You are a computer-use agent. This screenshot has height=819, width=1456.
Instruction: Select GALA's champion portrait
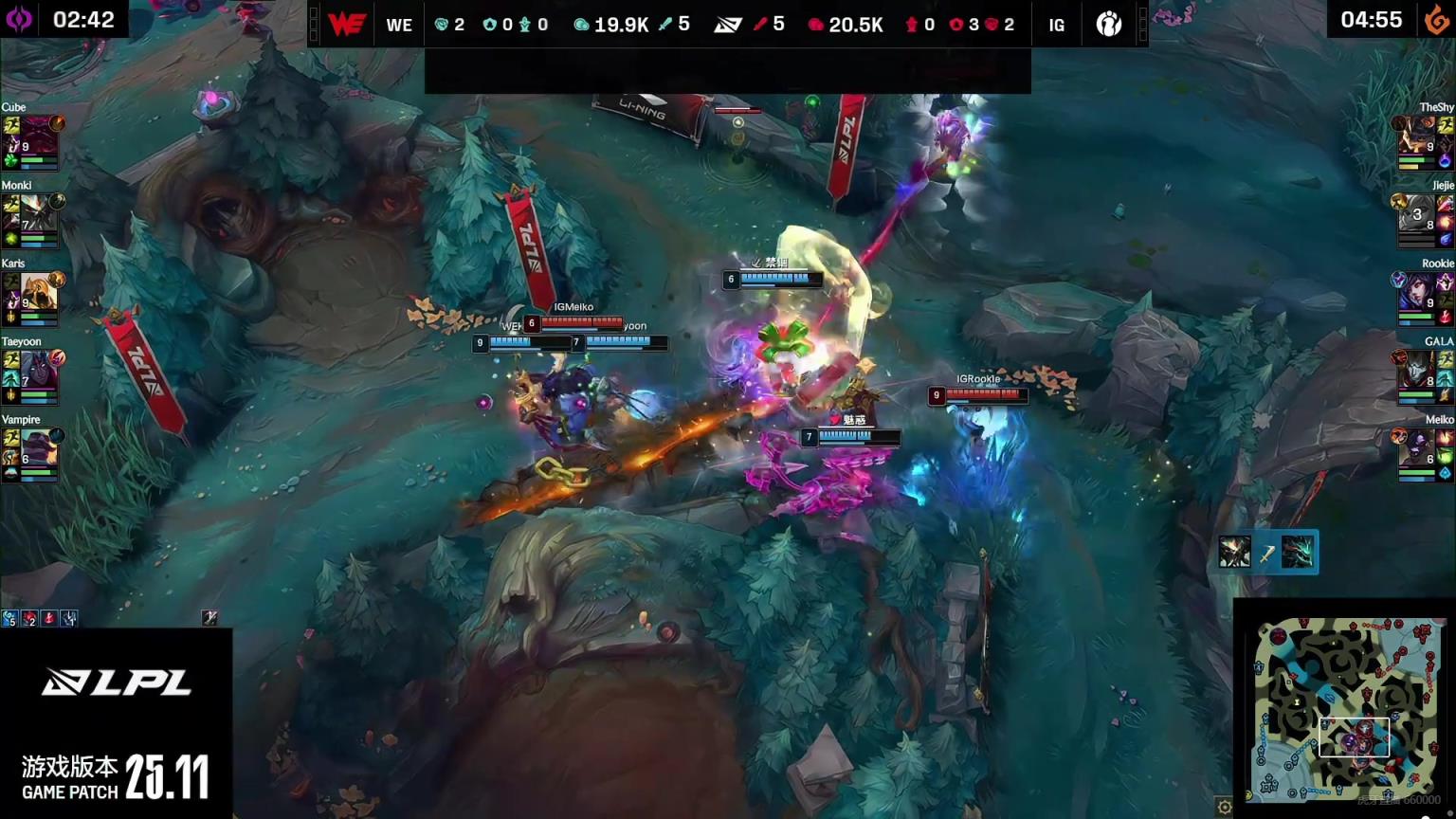click(x=1415, y=370)
